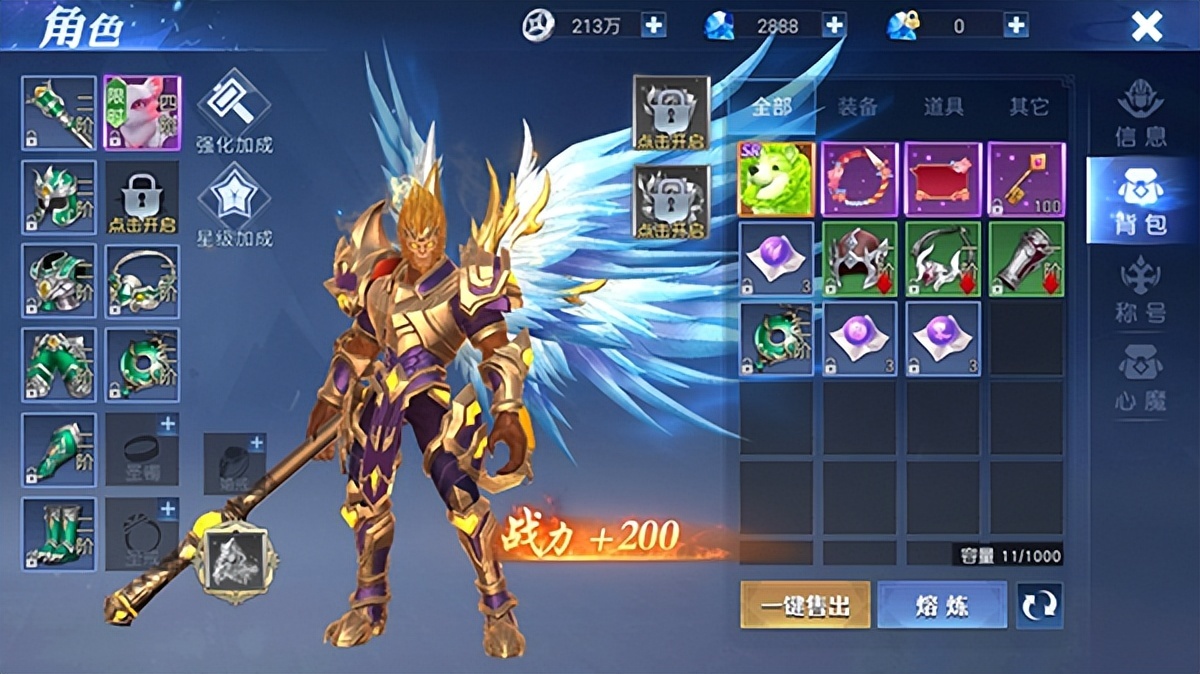
Task: Select the equipped green staff weapon slot
Action: [x=59, y=113]
